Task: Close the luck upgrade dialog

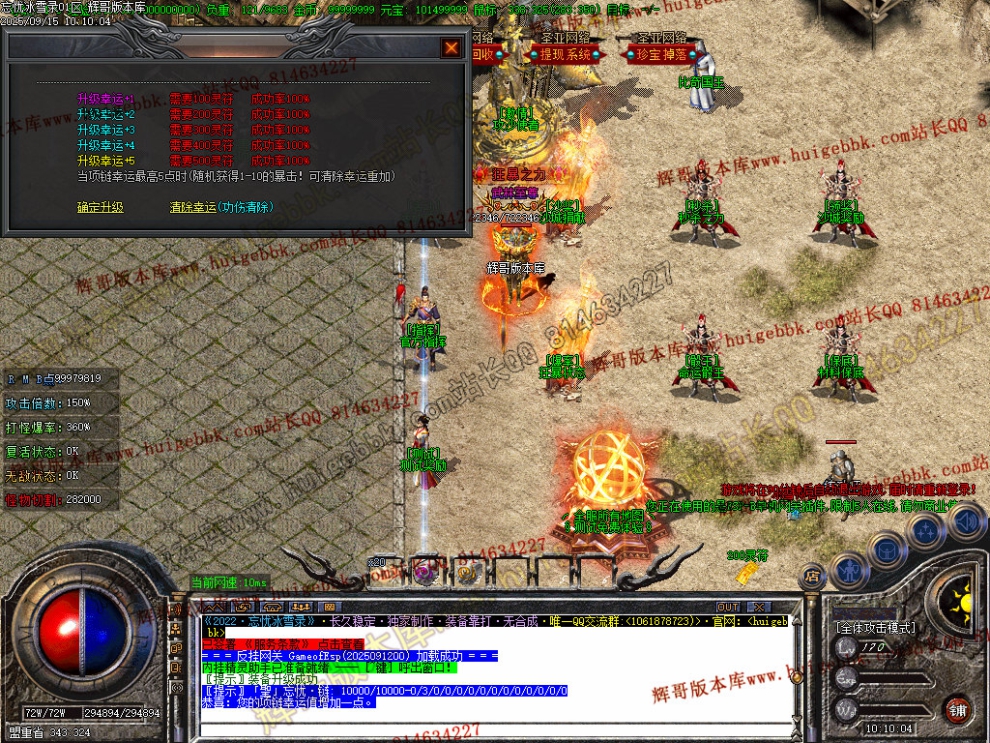Action: coord(451,48)
